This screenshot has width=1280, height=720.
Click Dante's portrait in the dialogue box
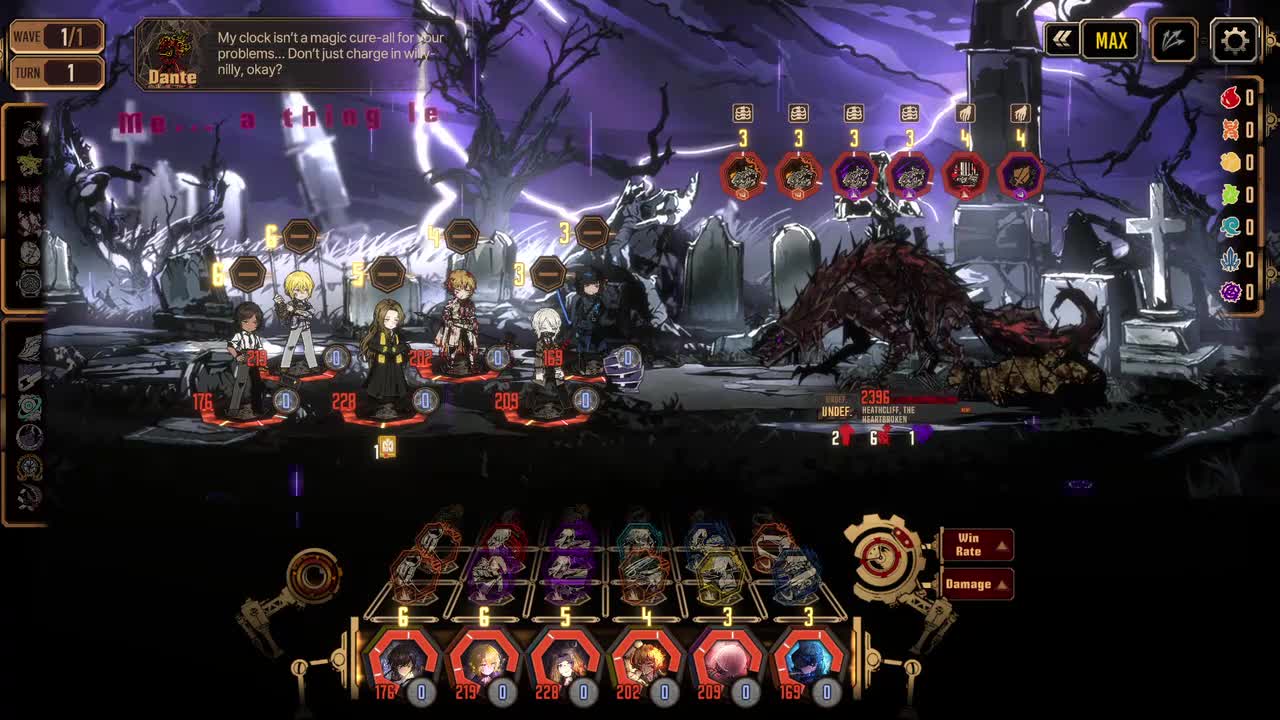point(172,52)
